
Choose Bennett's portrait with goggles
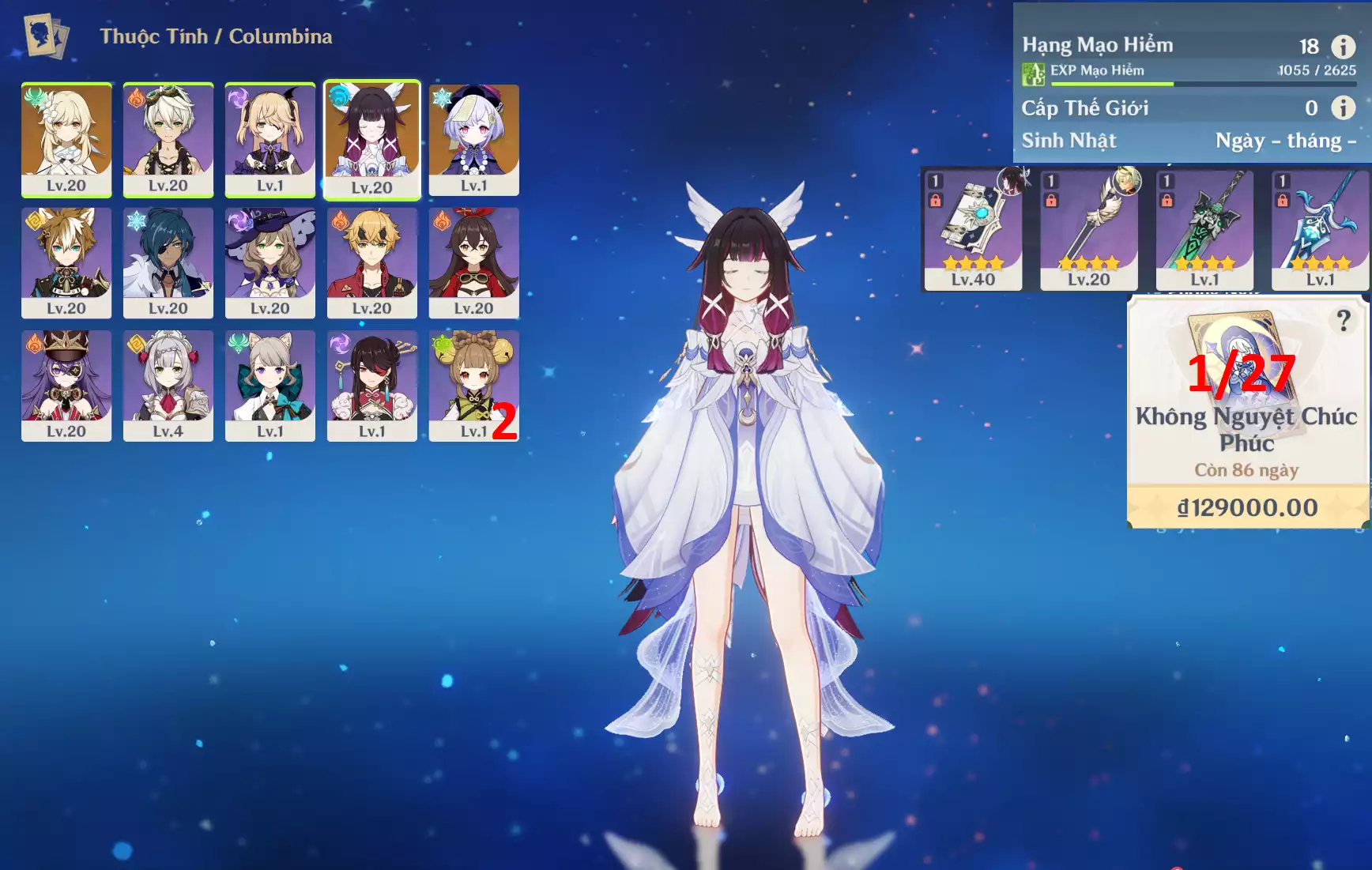(x=168, y=139)
